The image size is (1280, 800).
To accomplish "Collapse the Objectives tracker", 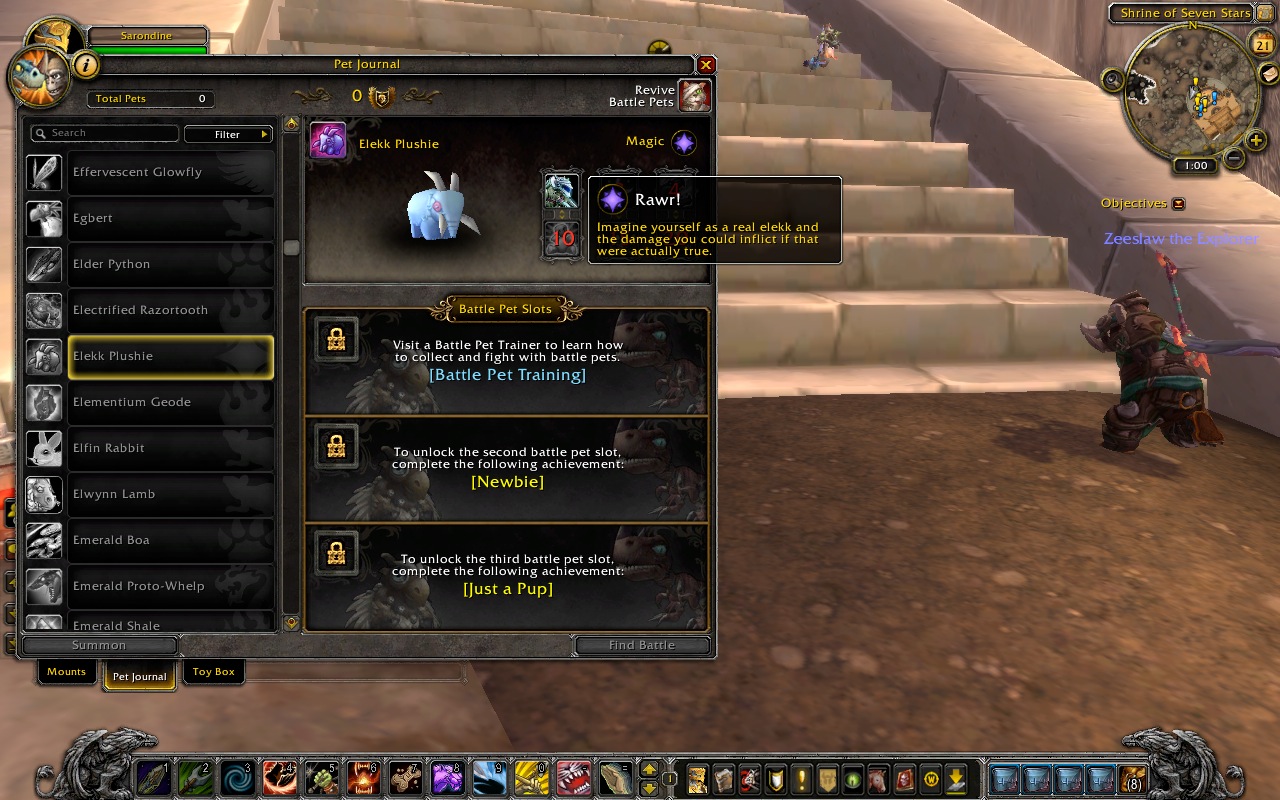I will pos(1178,204).
